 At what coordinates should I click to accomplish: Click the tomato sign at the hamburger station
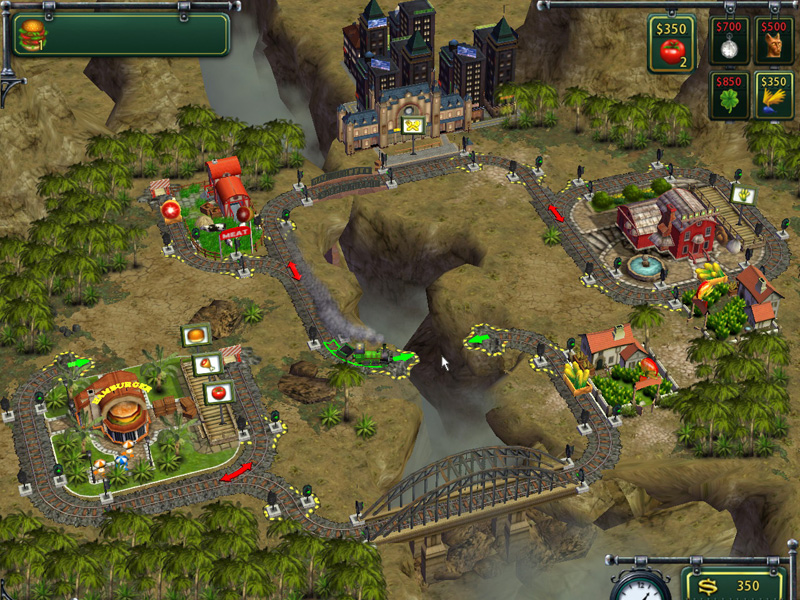coord(218,391)
